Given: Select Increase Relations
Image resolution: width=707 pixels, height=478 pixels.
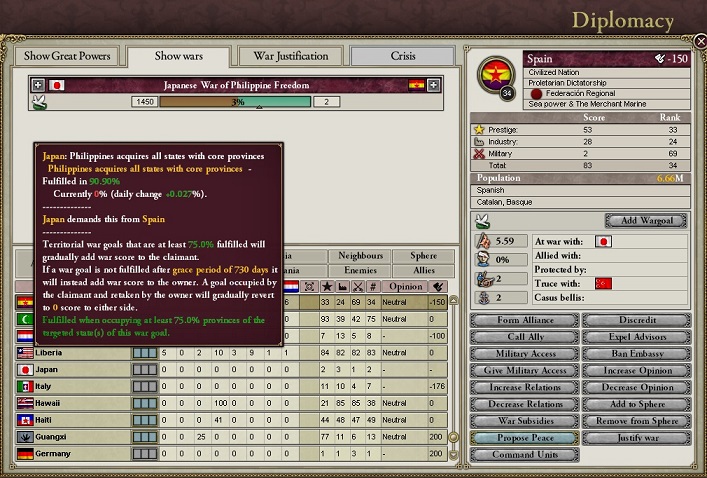Looking at the screenshot, I should 524,388.
